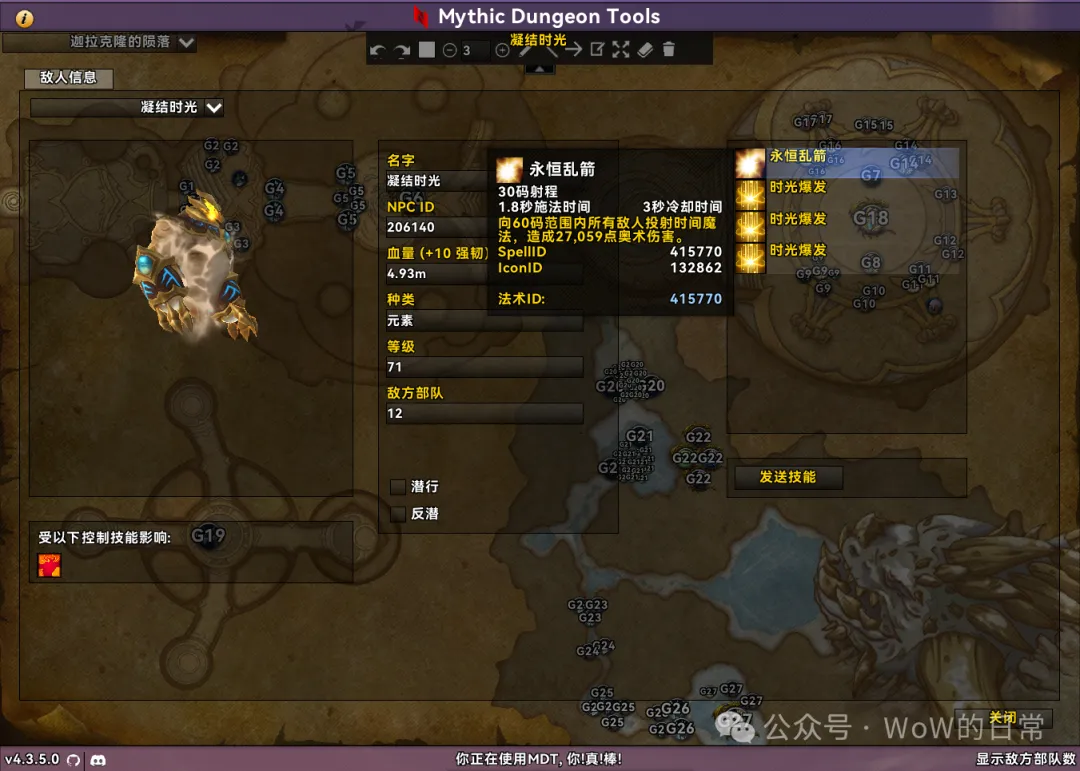1080x771 pixels.
Task: Click the redo arrow in the toolbar
Action: point(401,50)
